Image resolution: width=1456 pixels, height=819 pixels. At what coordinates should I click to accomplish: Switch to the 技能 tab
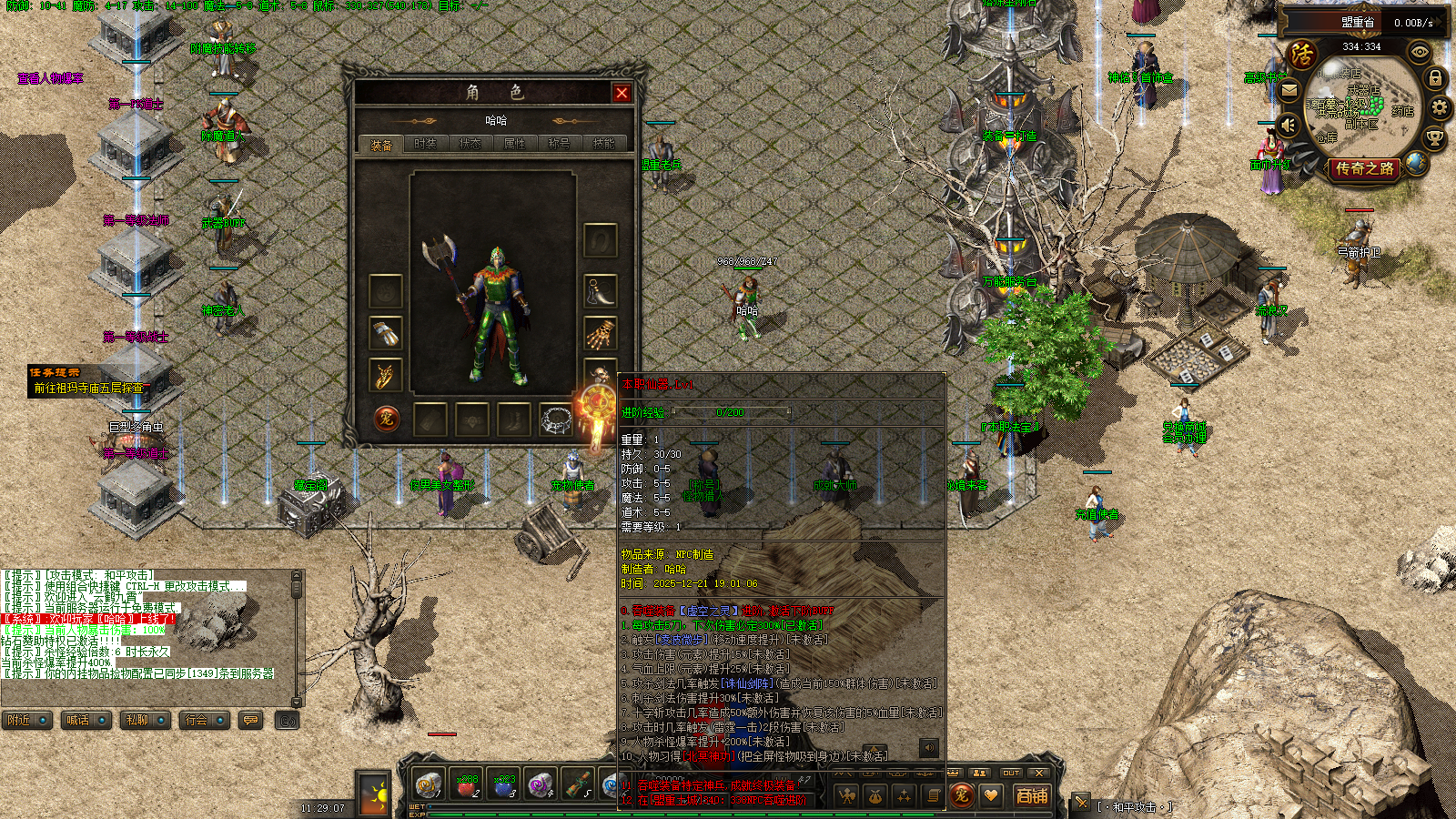603,144
